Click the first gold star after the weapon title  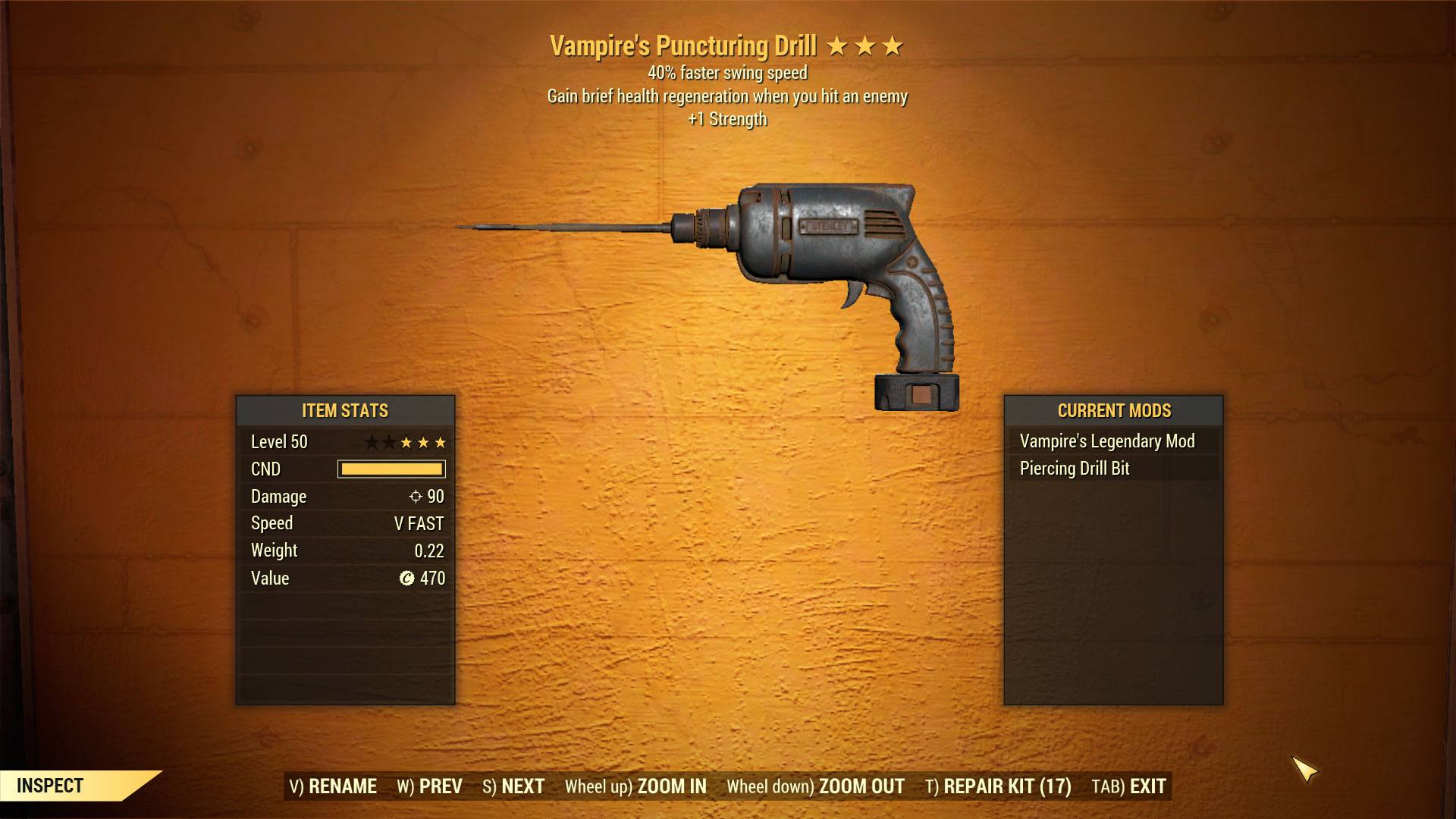tap(836, 46)
